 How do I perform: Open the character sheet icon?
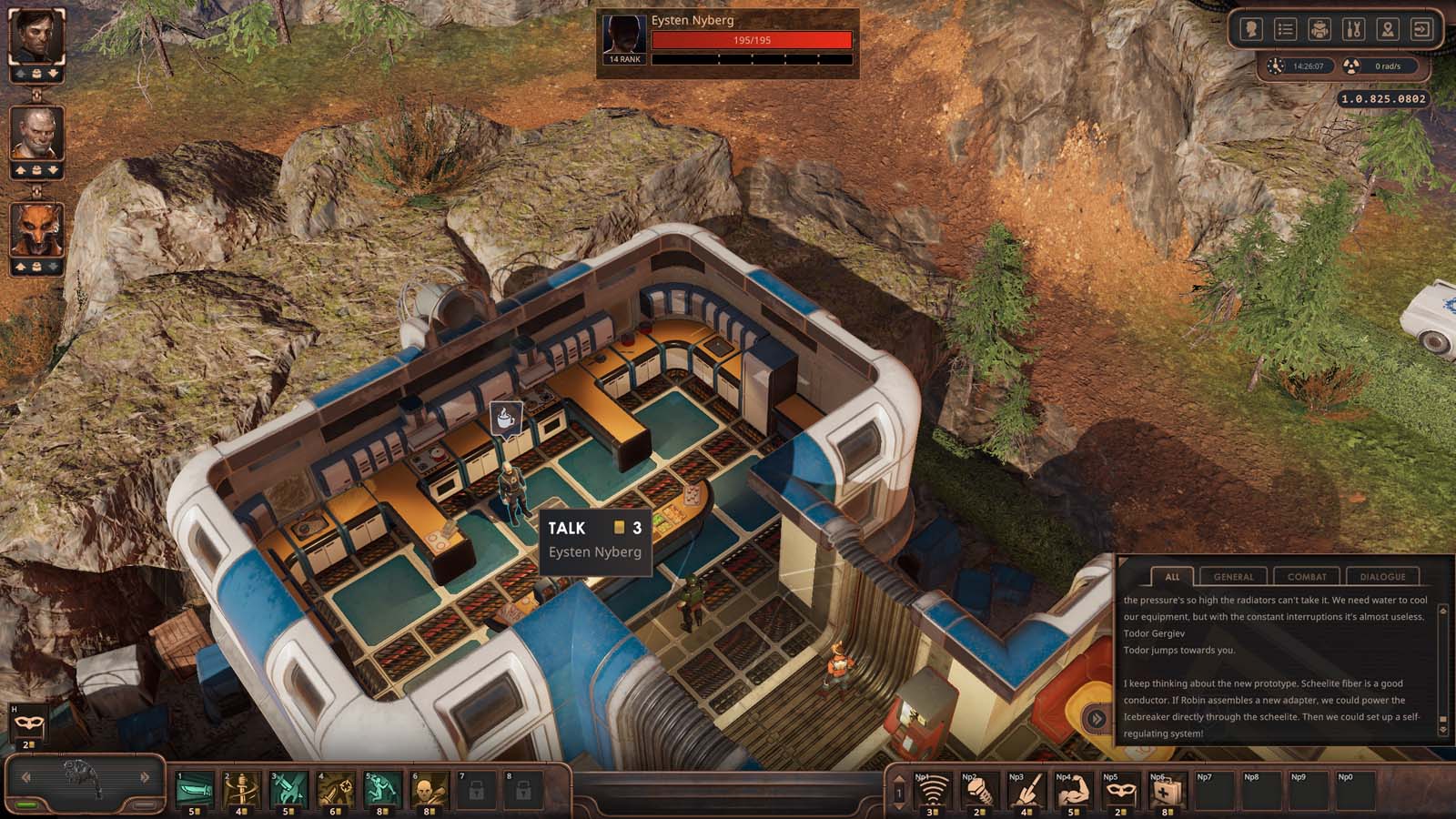[x=1251, y=29]
